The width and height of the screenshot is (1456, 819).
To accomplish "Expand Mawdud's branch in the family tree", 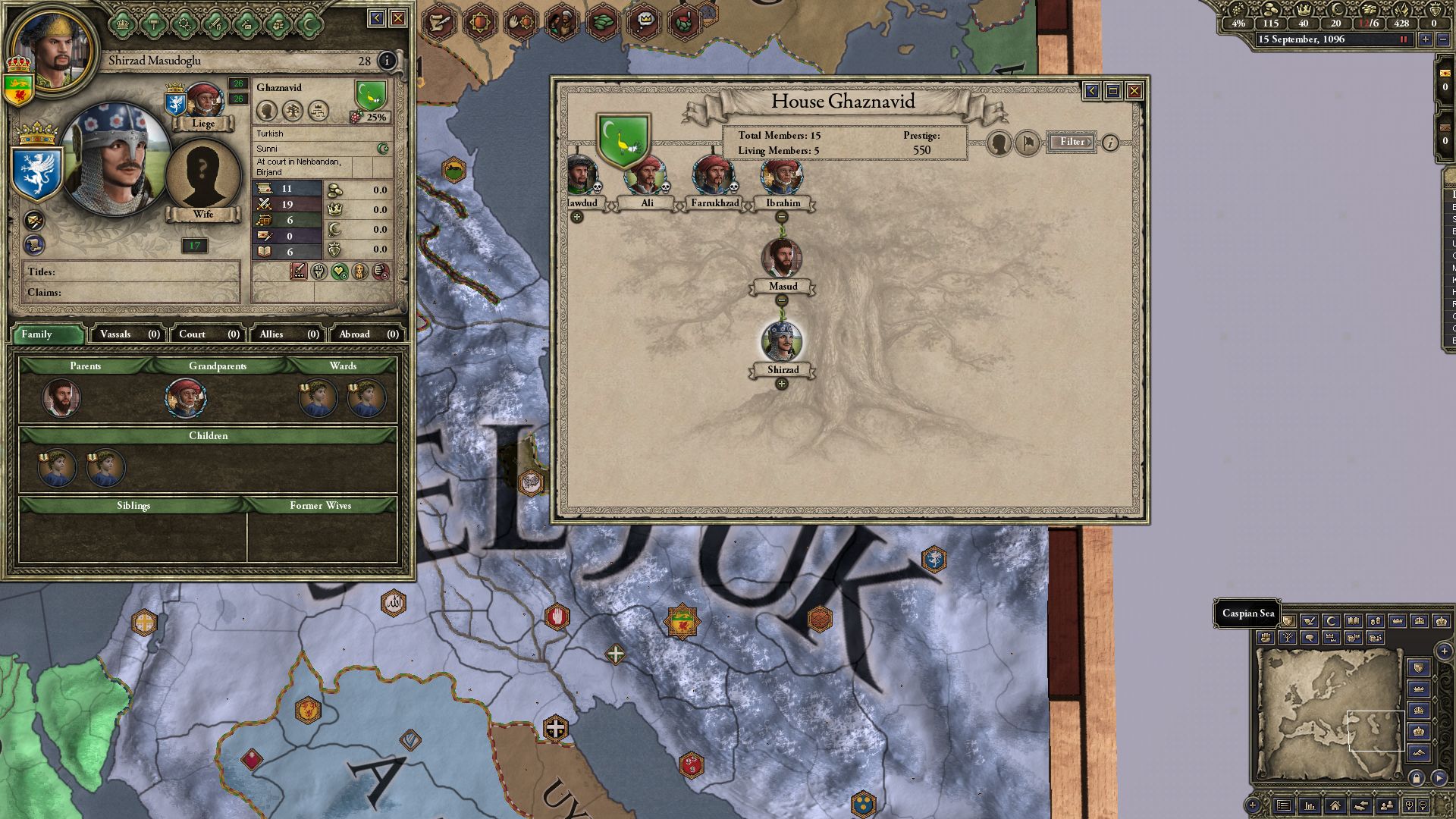I will coord(576,216).
